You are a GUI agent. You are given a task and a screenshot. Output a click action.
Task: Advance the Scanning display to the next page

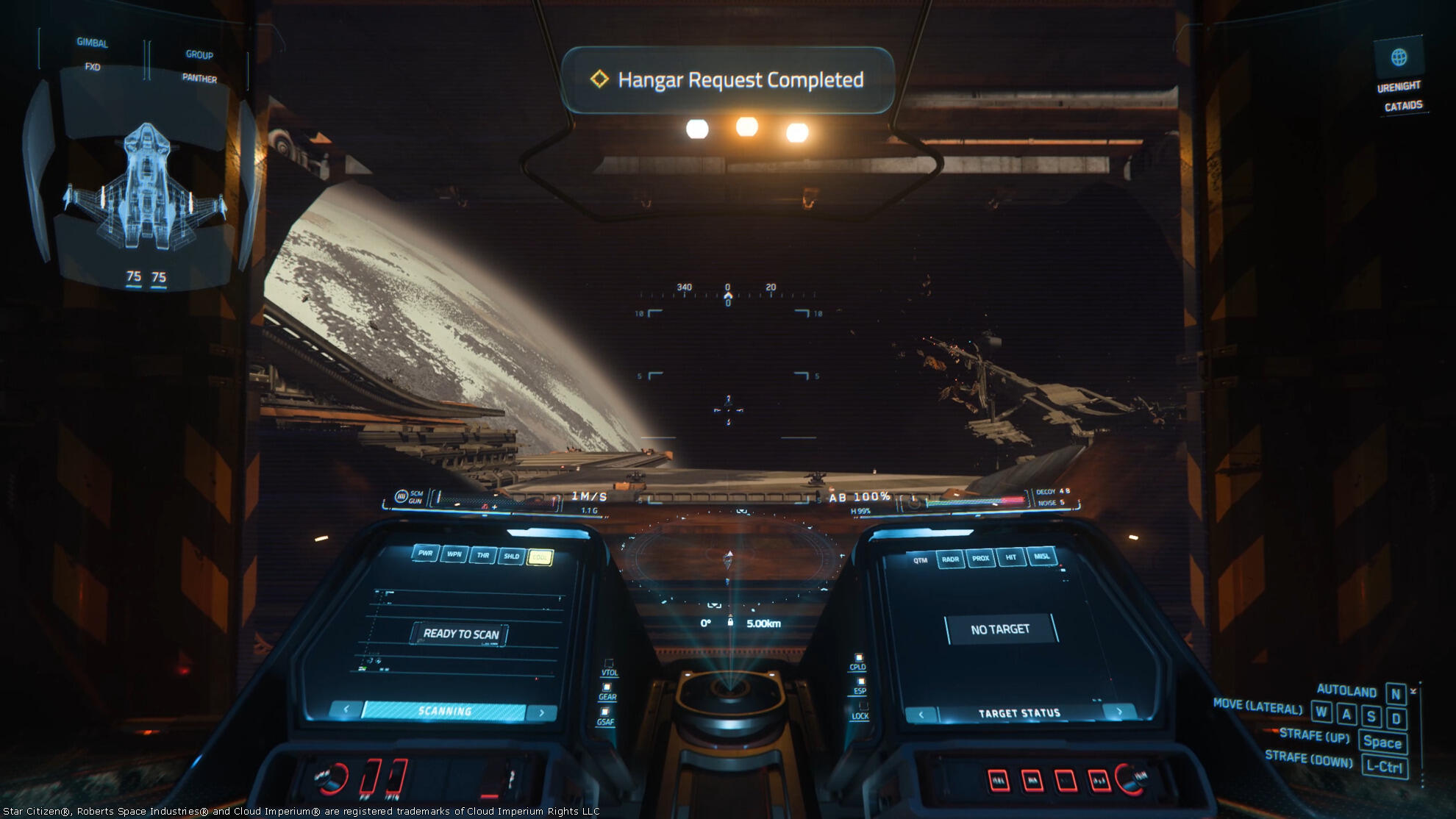pos(542,712)
